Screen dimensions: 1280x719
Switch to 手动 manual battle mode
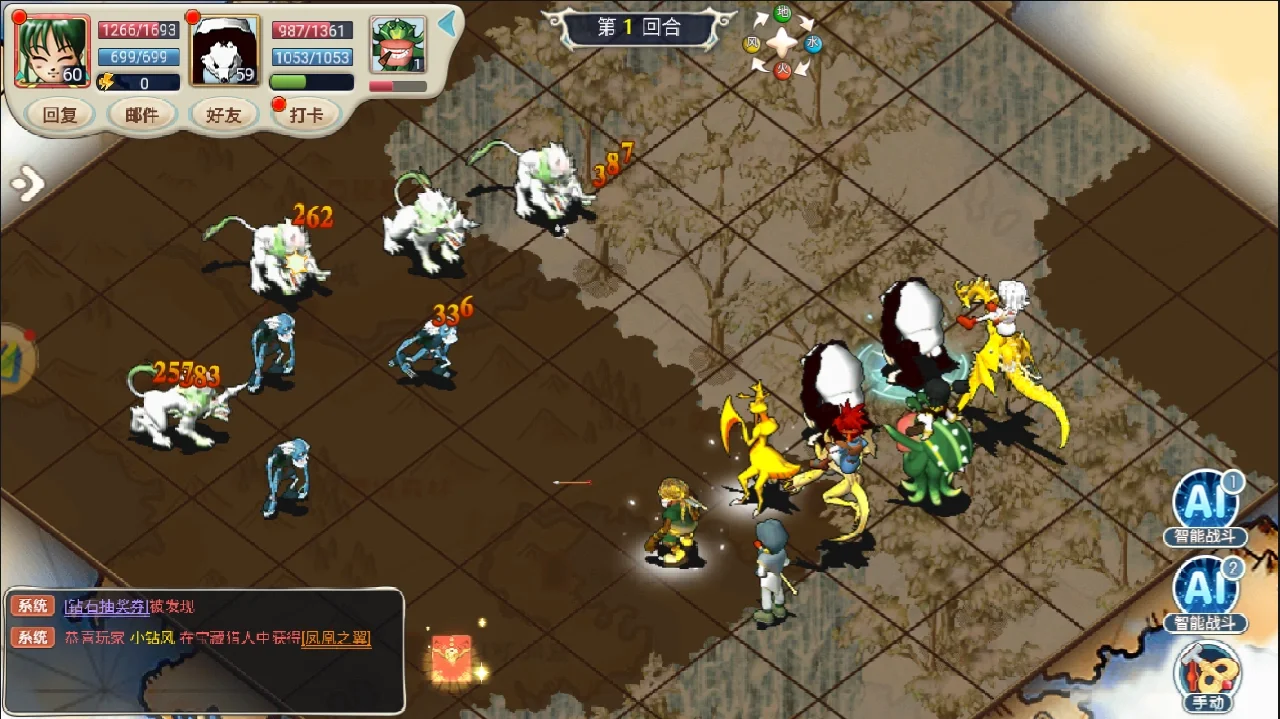[x=1208, y=676]
